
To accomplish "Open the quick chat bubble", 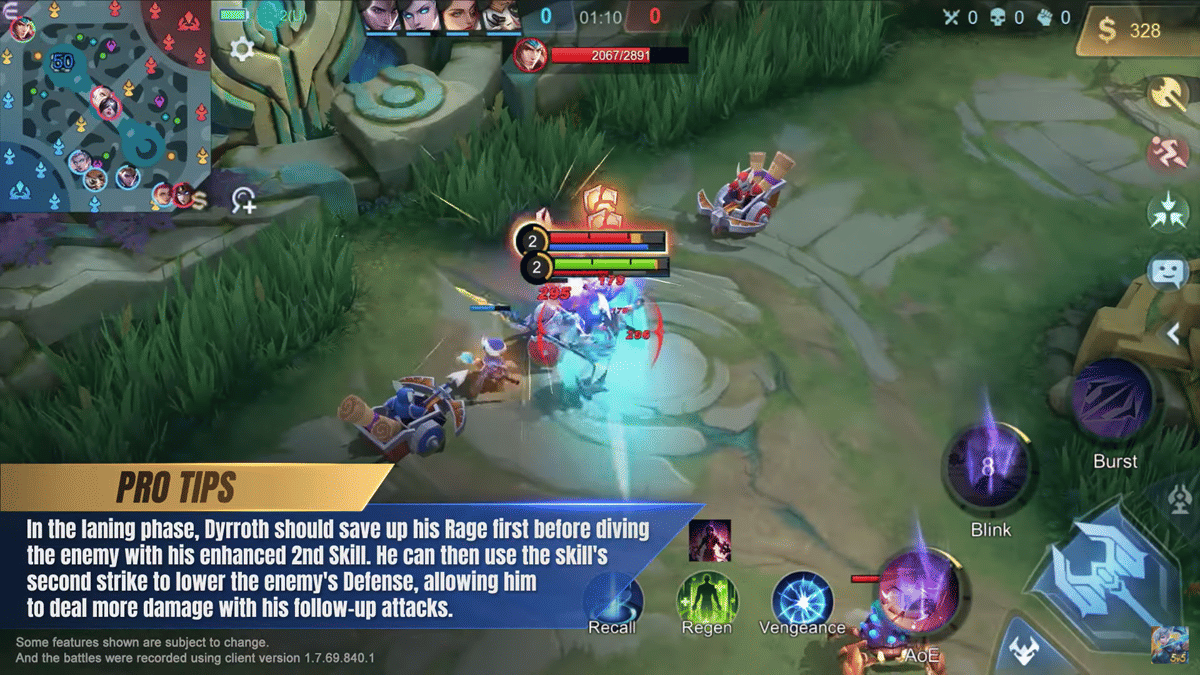I will tap(1167, 271).
